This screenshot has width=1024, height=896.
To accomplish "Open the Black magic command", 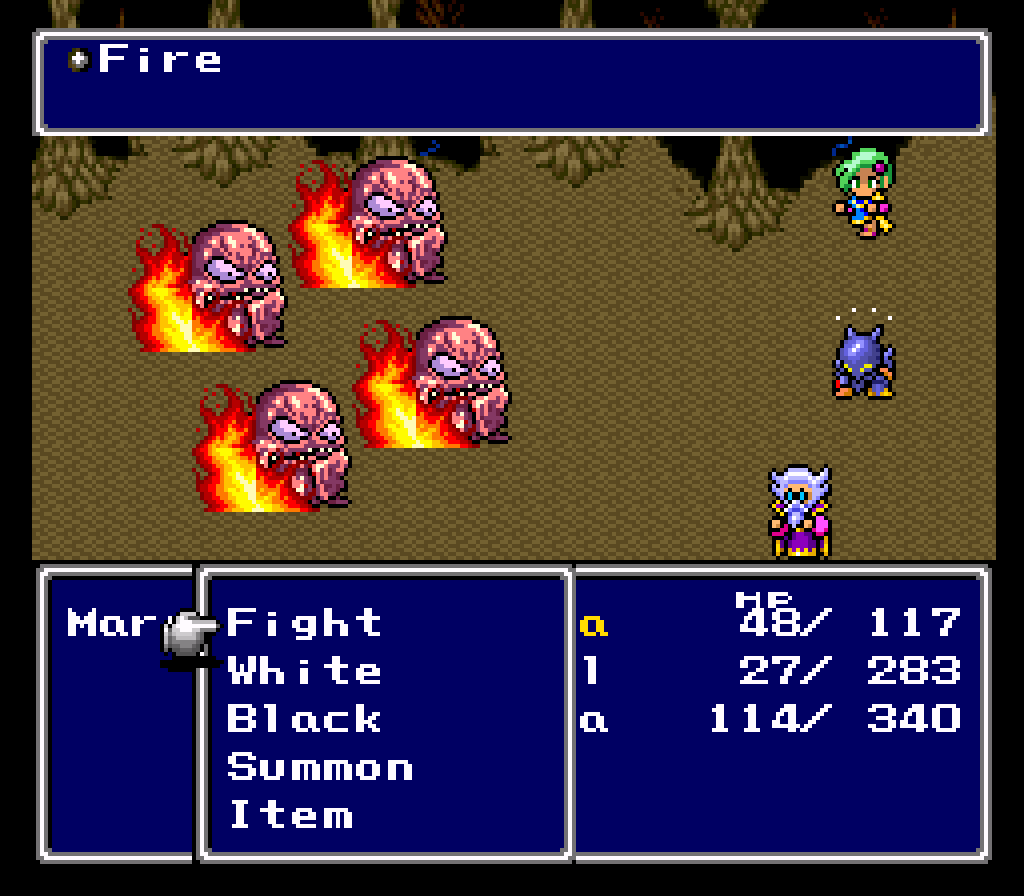I will pyautogui.click(x=304, y=719).
